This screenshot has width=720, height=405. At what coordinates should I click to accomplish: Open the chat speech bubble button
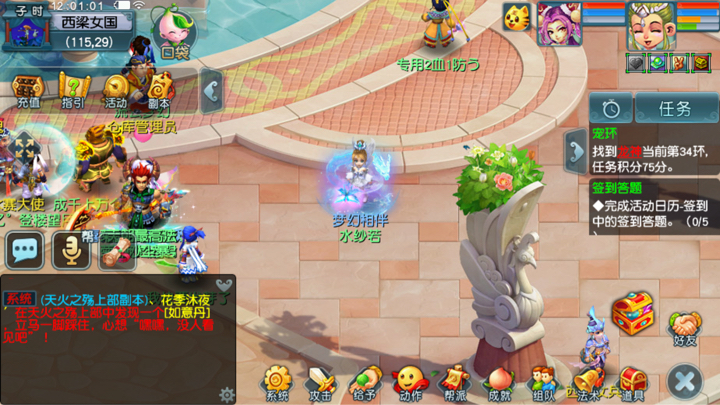[24, 251]
